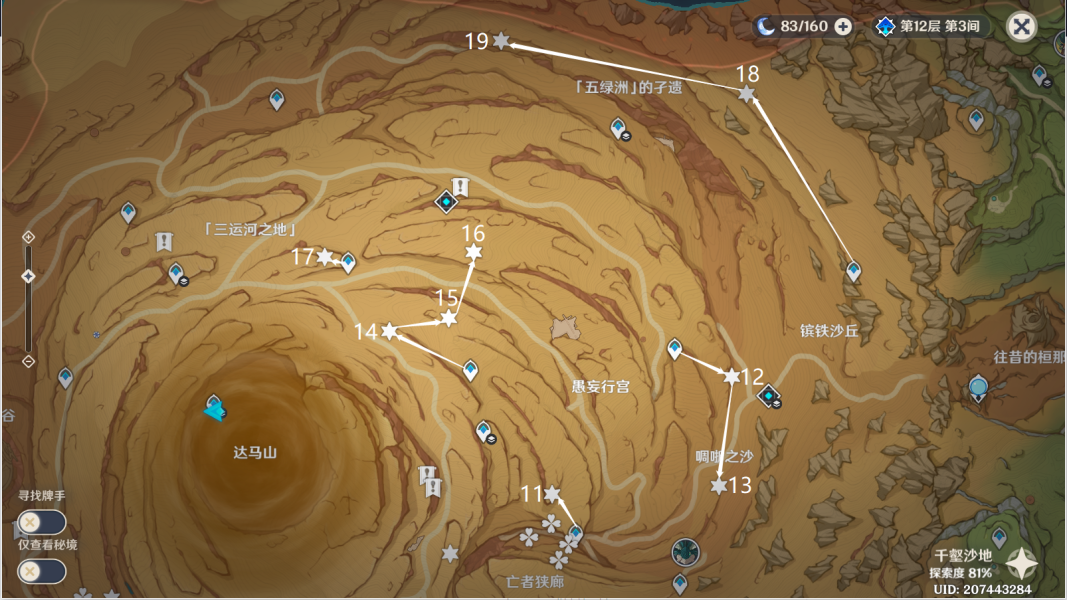Open the region selector star icon
The image size is (1067, 600).
click(x=1021, y=564)
